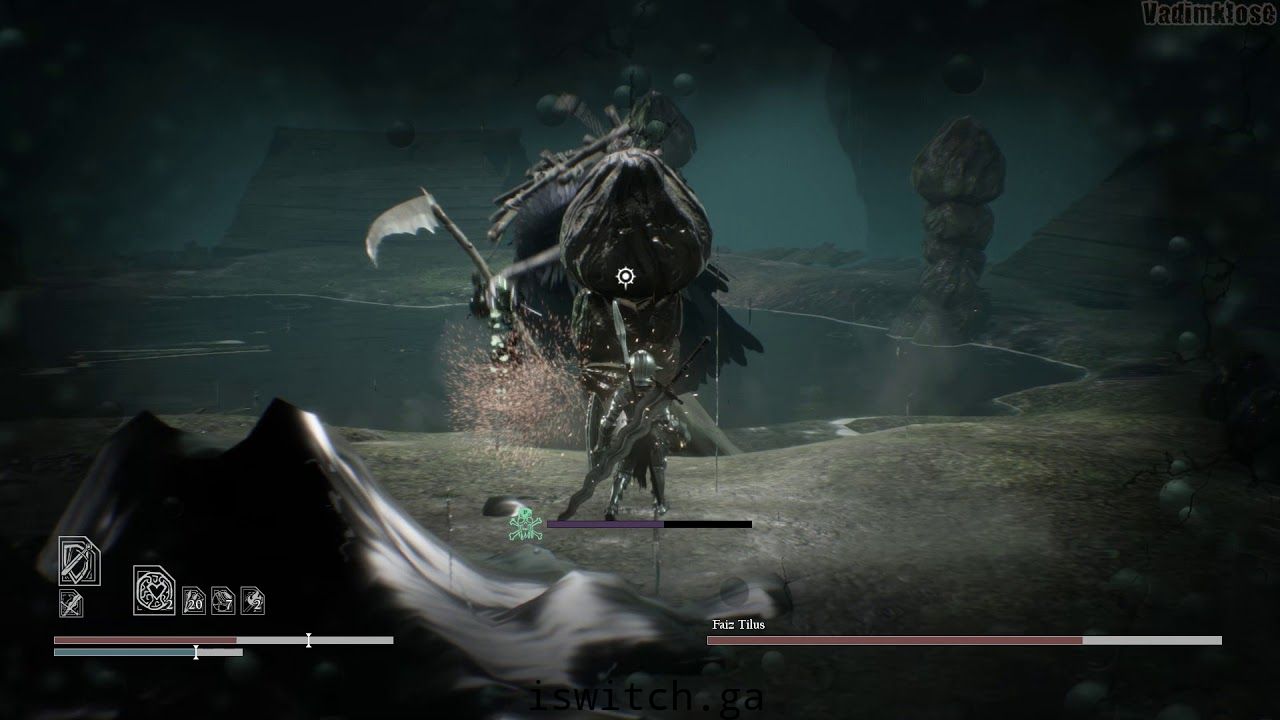
Task: Choose the bow item slot showing 7
Action: click(223, 600)
